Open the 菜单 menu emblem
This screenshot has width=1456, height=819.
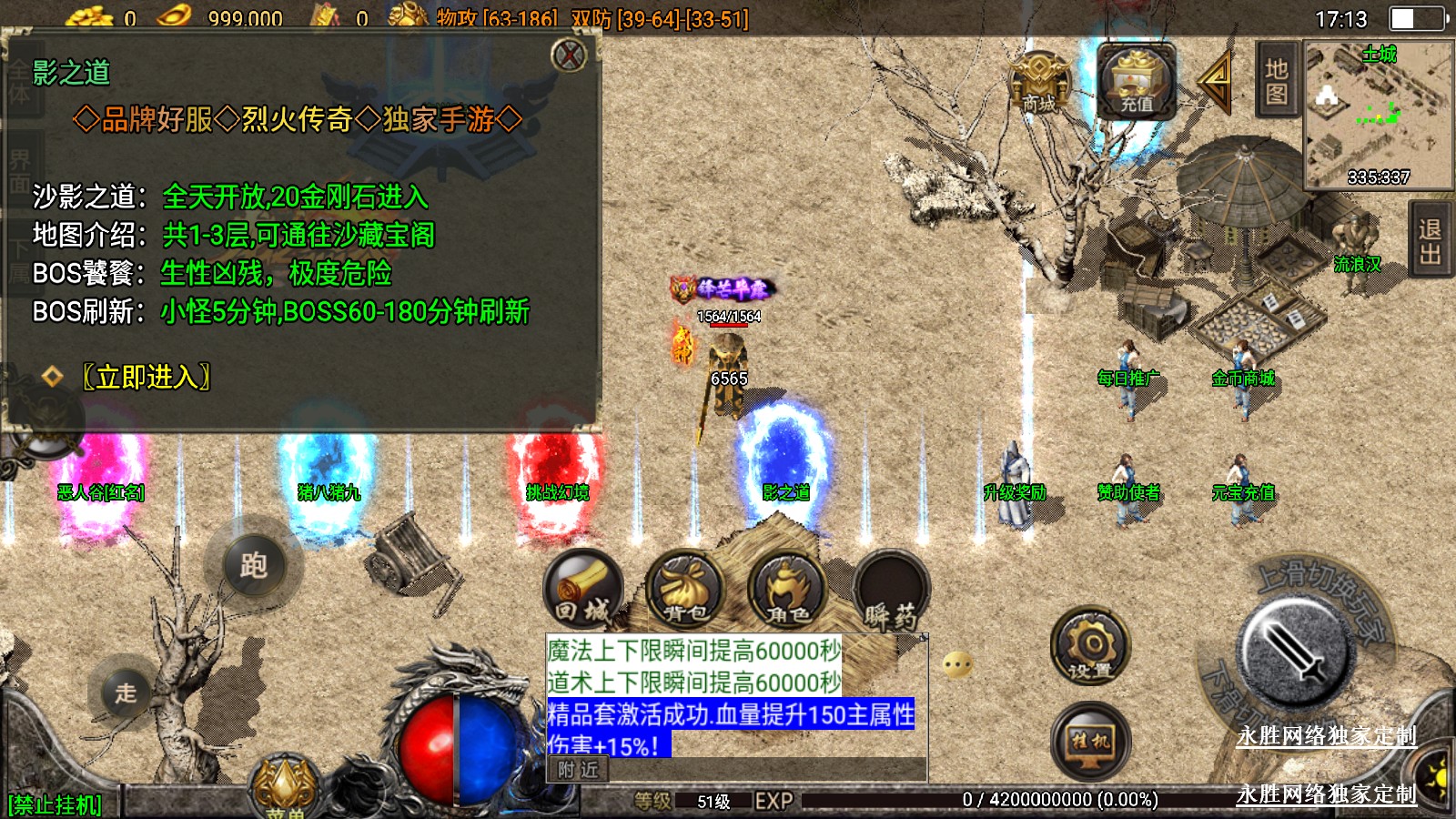click(285, 789)
